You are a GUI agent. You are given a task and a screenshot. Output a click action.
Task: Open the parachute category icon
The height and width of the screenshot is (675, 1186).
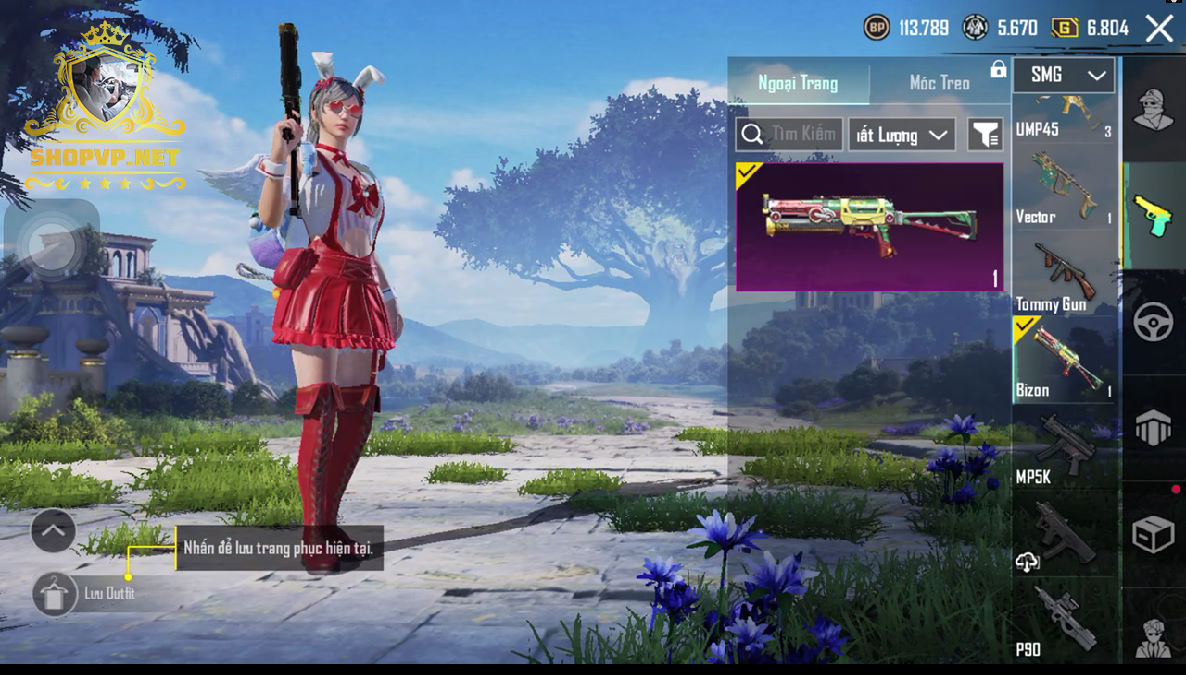1153,428
